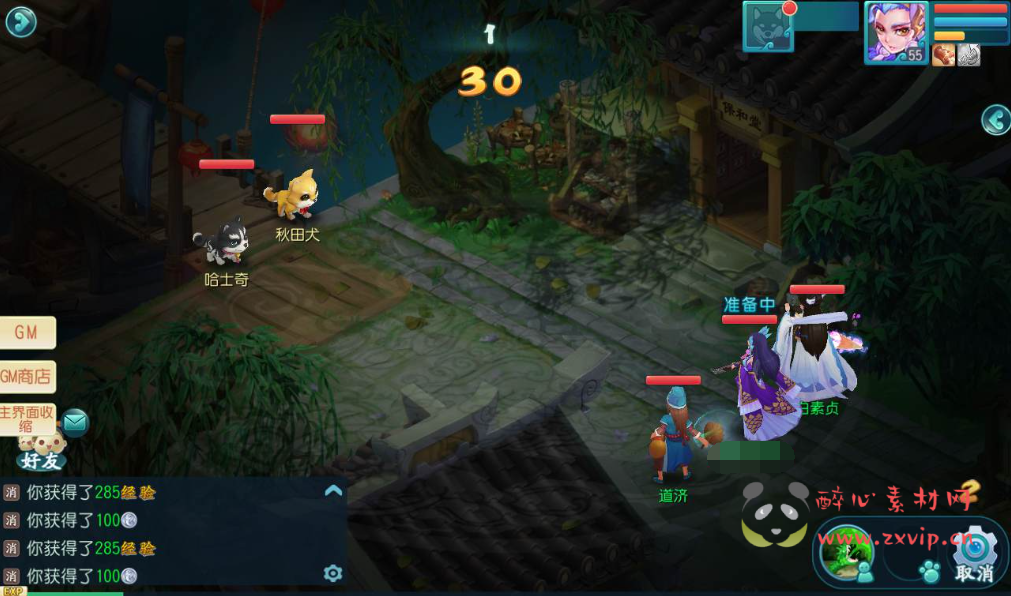This screenshot has width=1011, height=596.
Task: Click the right-edge collapse arrow button
Action: (995, 120)
